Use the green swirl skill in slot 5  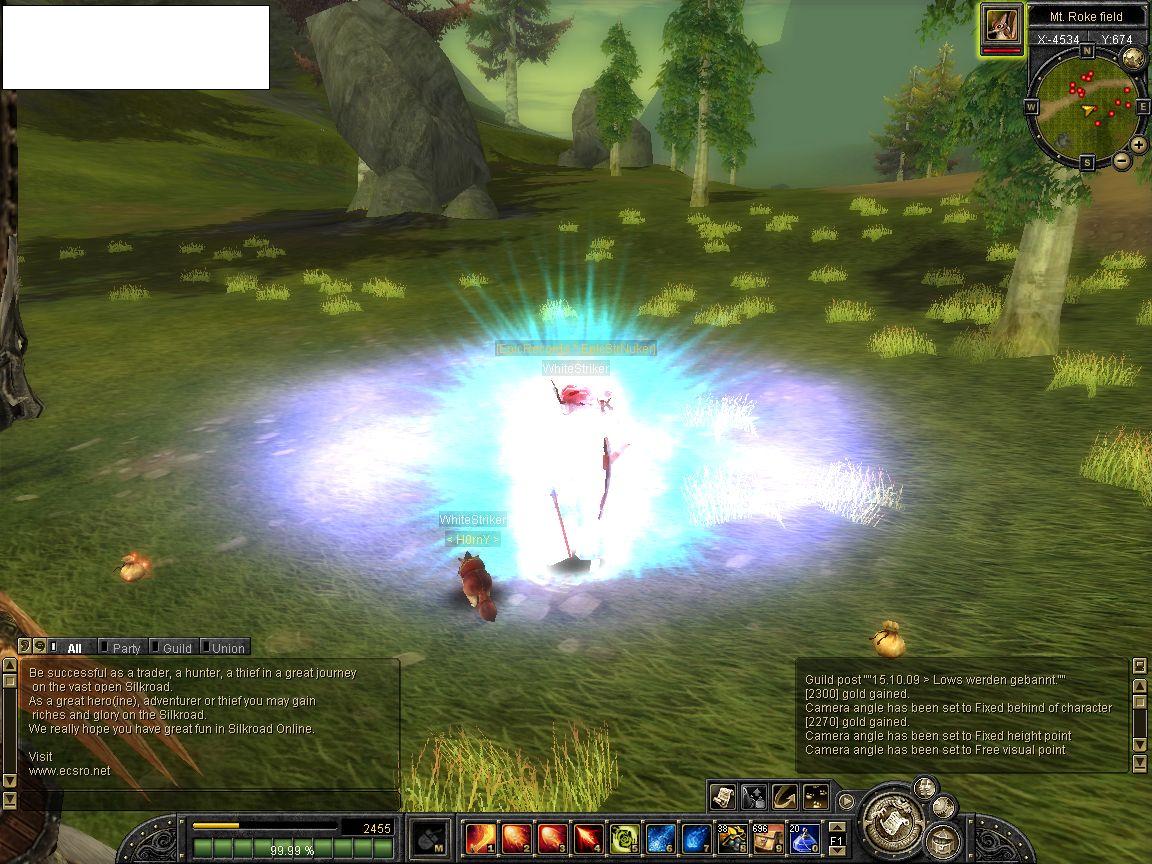[x=626, y=837]
